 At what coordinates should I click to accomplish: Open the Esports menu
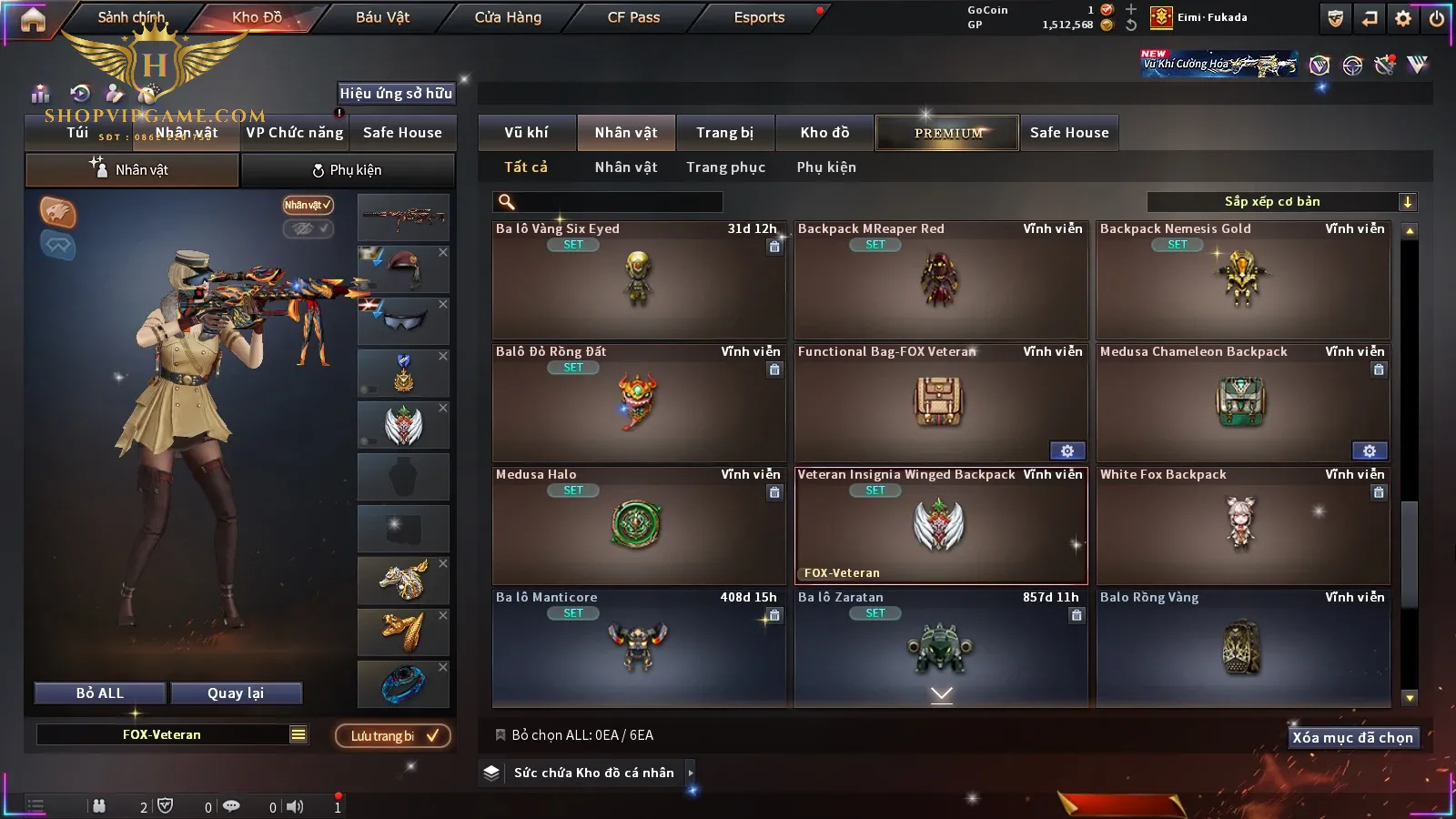coord(759,17)
